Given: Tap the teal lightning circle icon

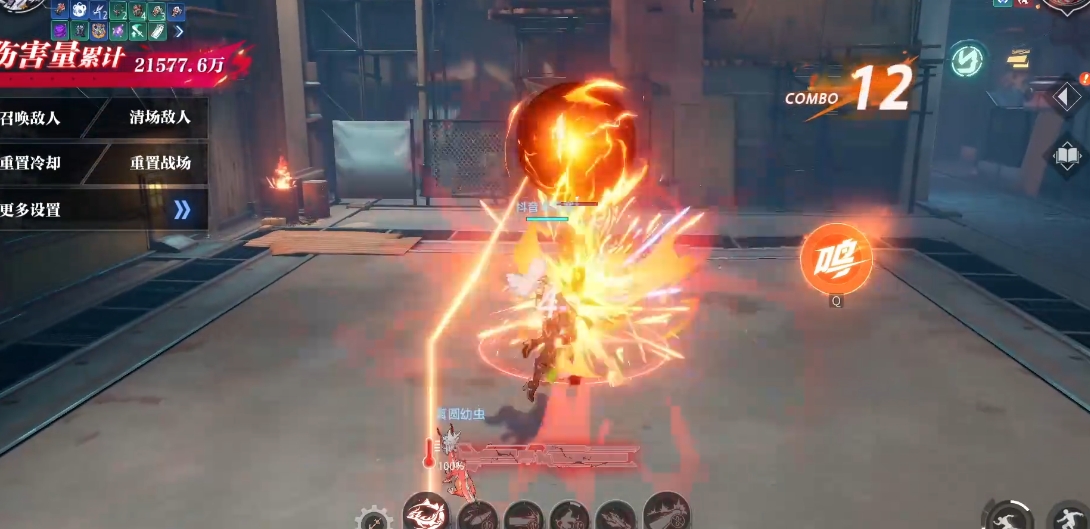Looking at the screenshot, I should (966, 59).
